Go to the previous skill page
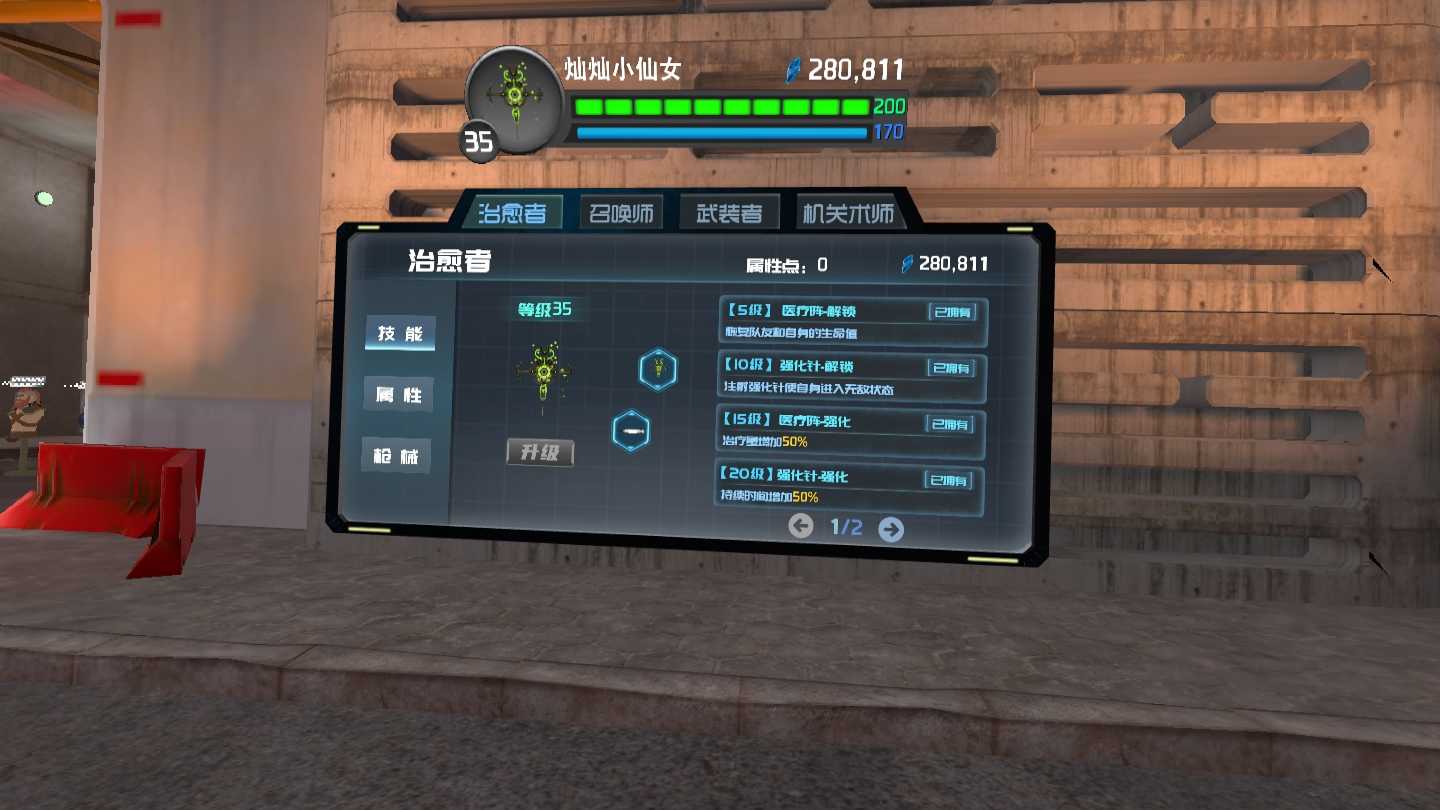 801,526
